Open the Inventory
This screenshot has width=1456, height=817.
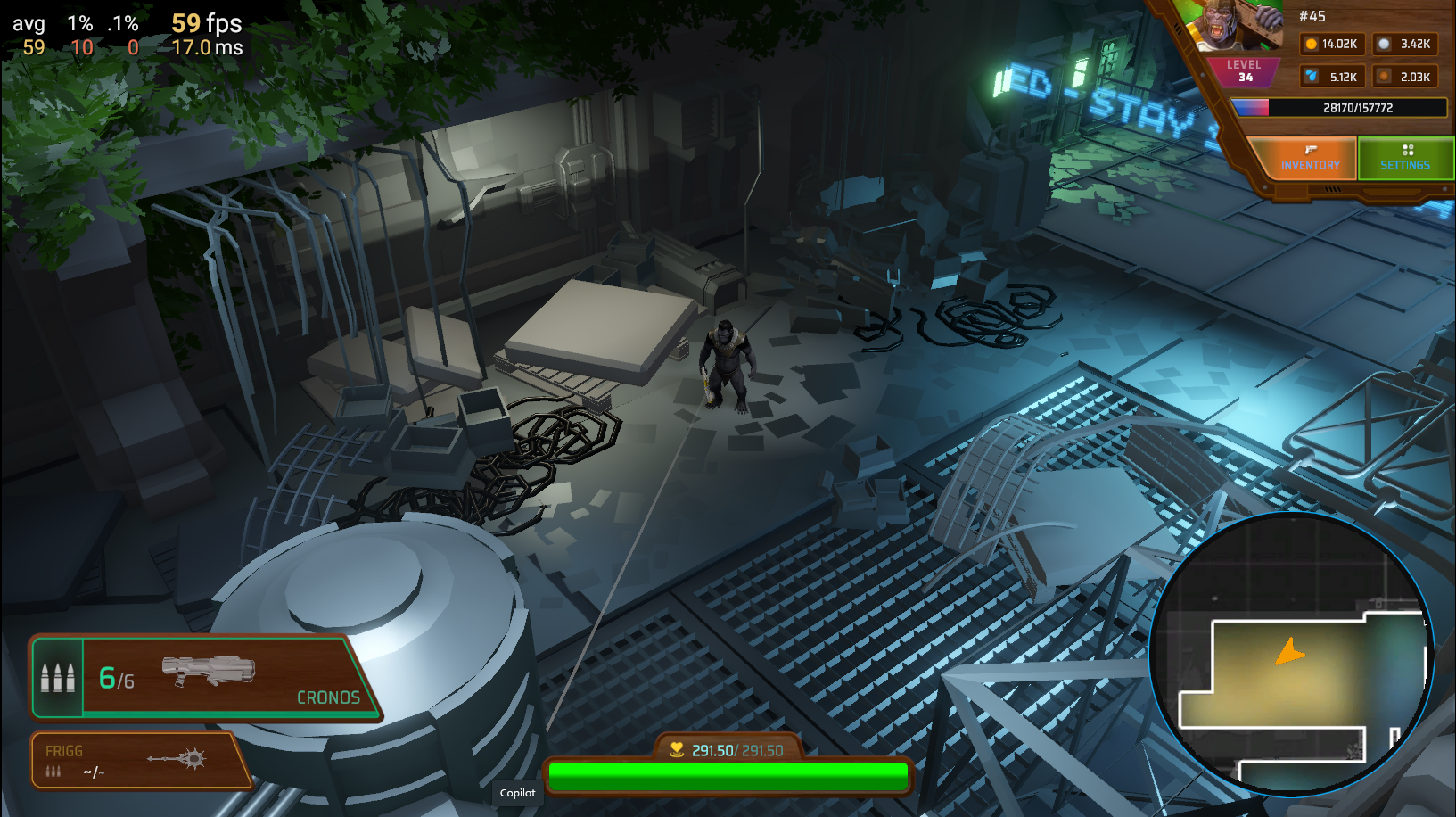coord(1311,159)
